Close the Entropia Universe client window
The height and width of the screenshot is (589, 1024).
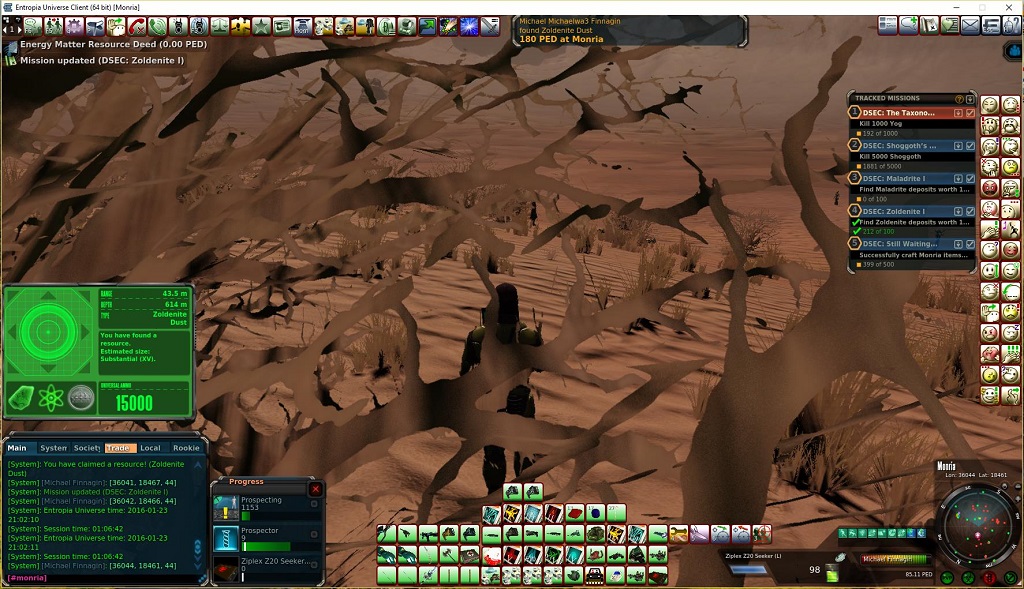(x=1008, y=7)
